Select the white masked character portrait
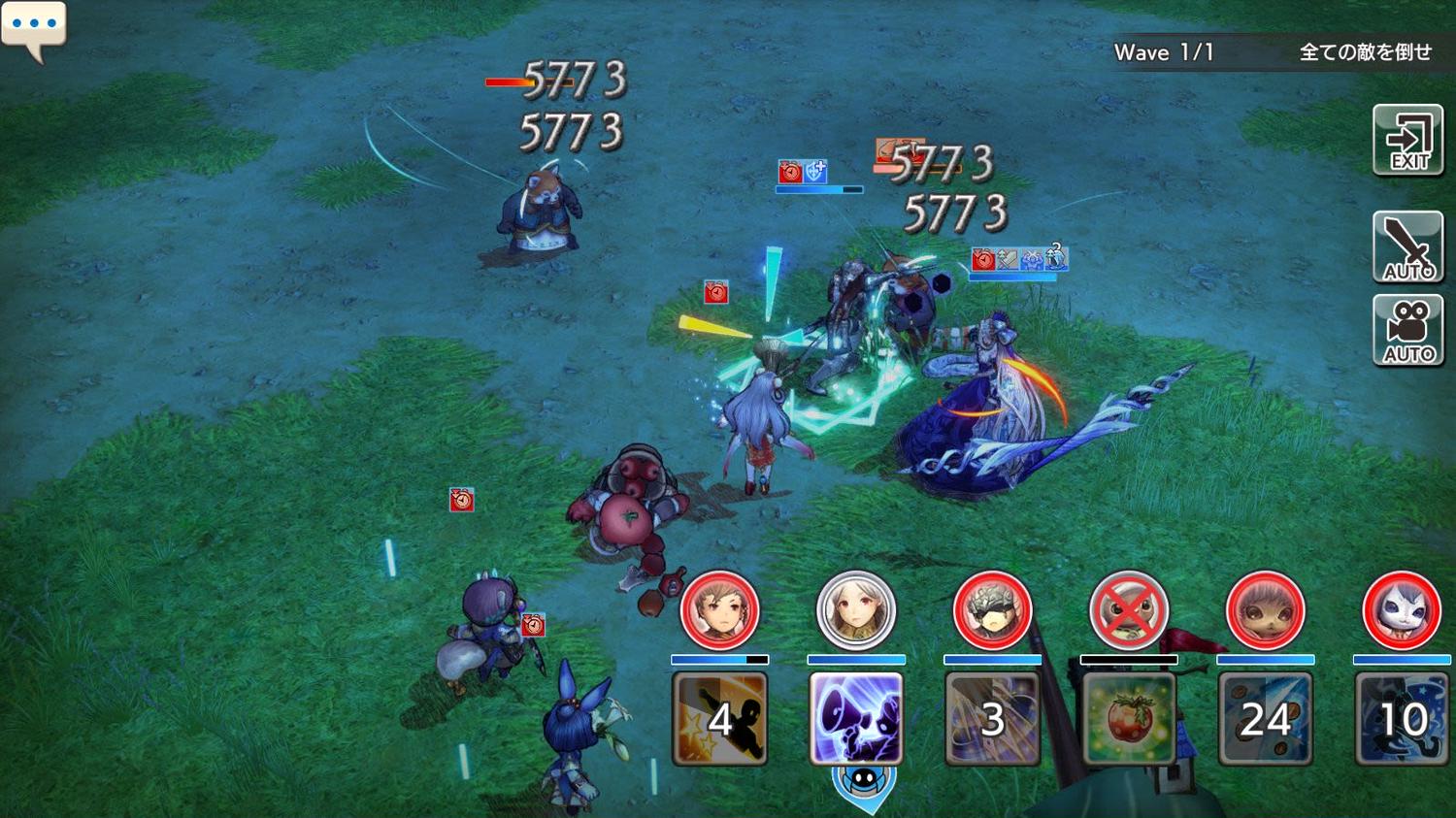This screenshot has height=818, width=1456. 1402,610
